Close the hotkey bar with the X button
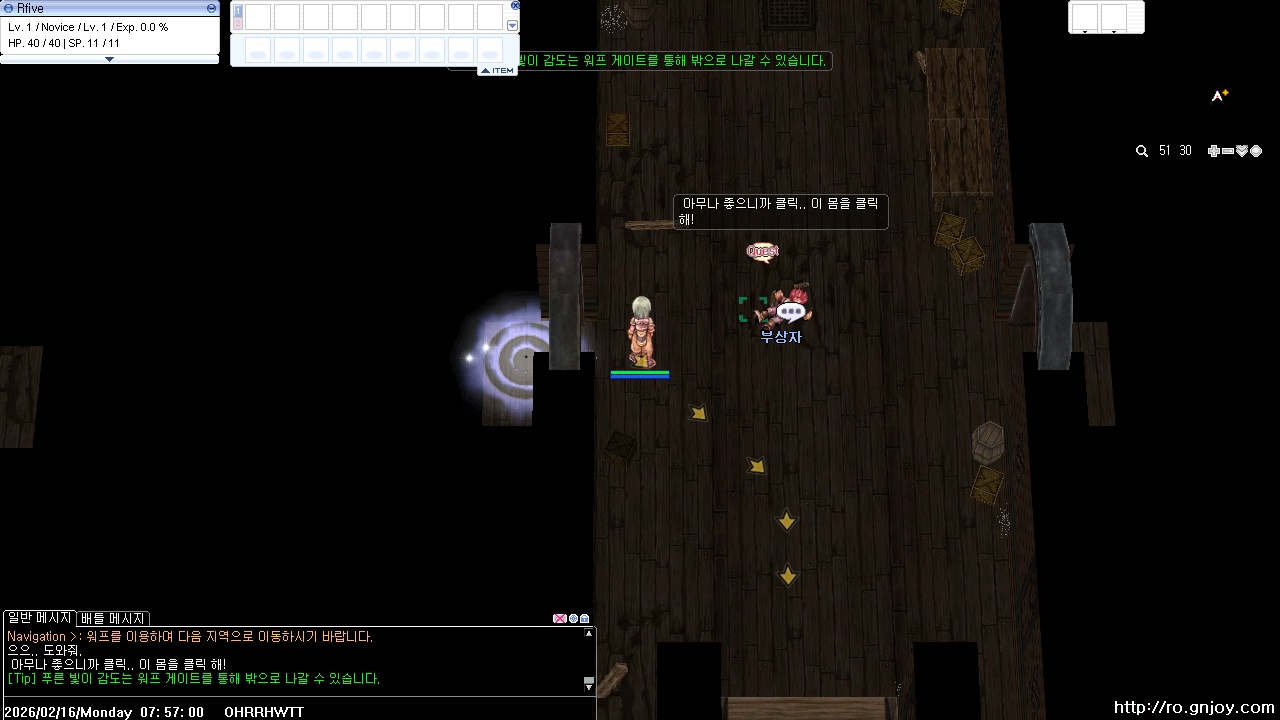 point(515,5)
